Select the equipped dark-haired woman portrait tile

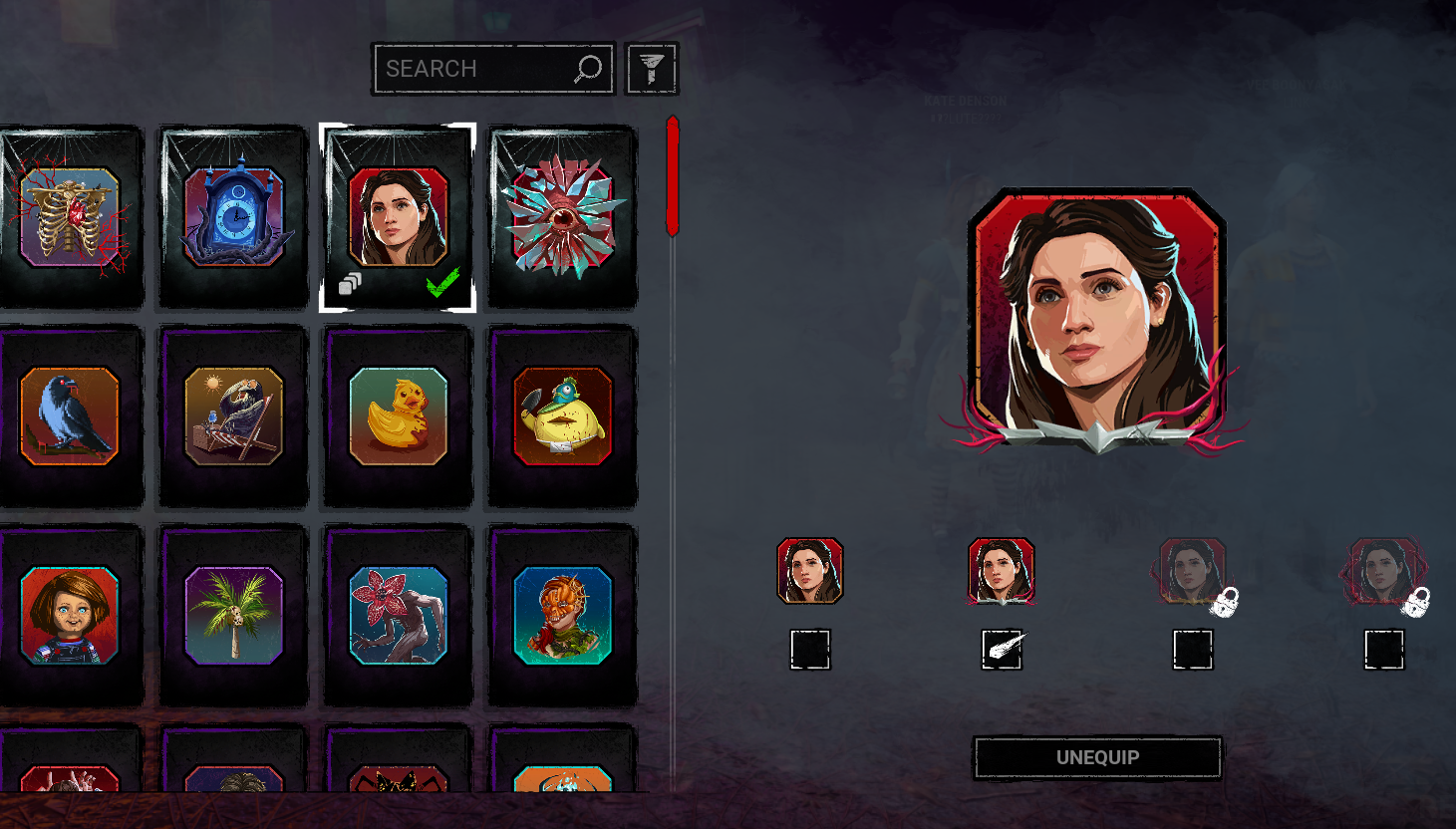point(398,216)
